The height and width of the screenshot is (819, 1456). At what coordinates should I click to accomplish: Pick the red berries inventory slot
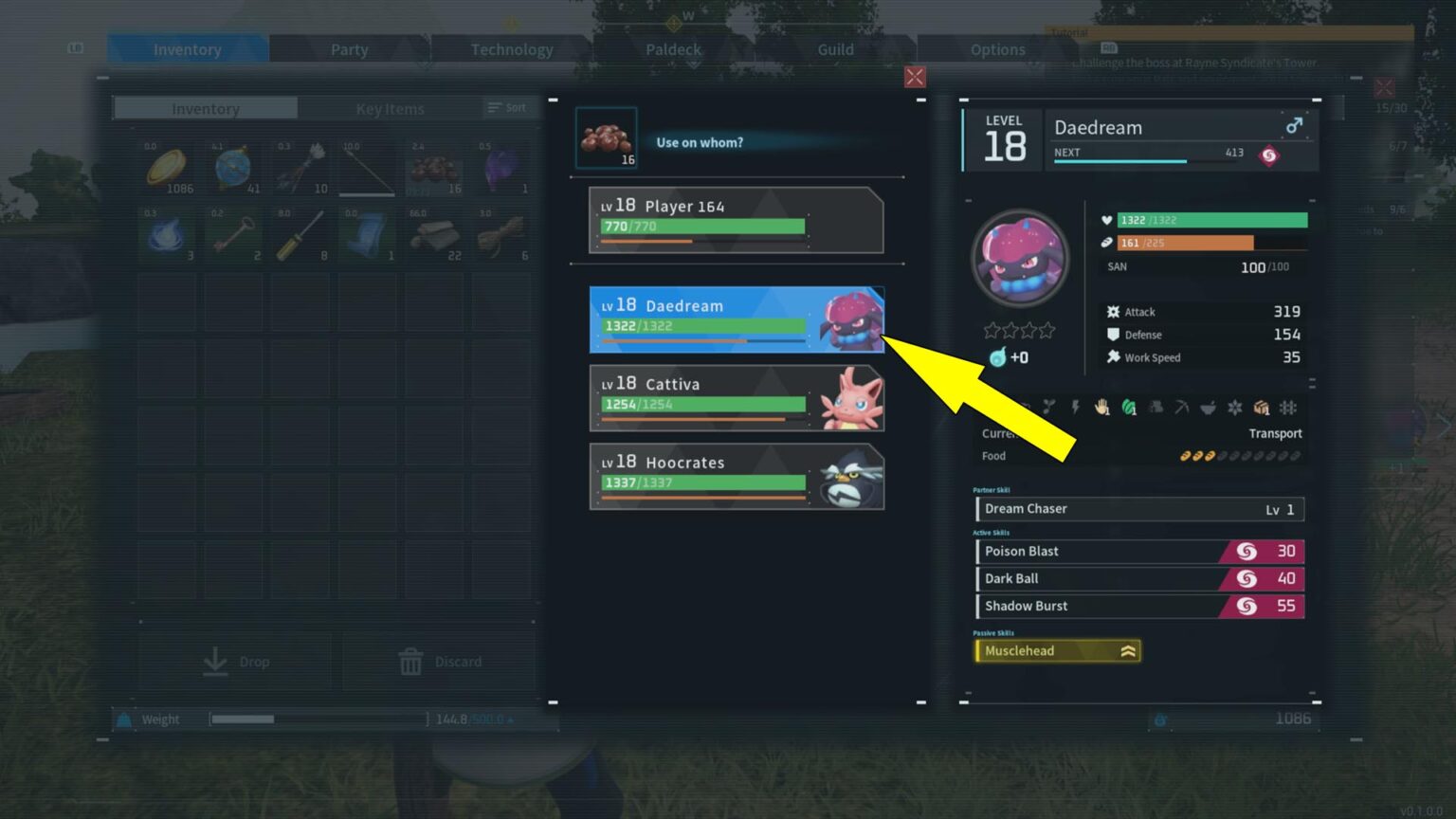point(434,169)
